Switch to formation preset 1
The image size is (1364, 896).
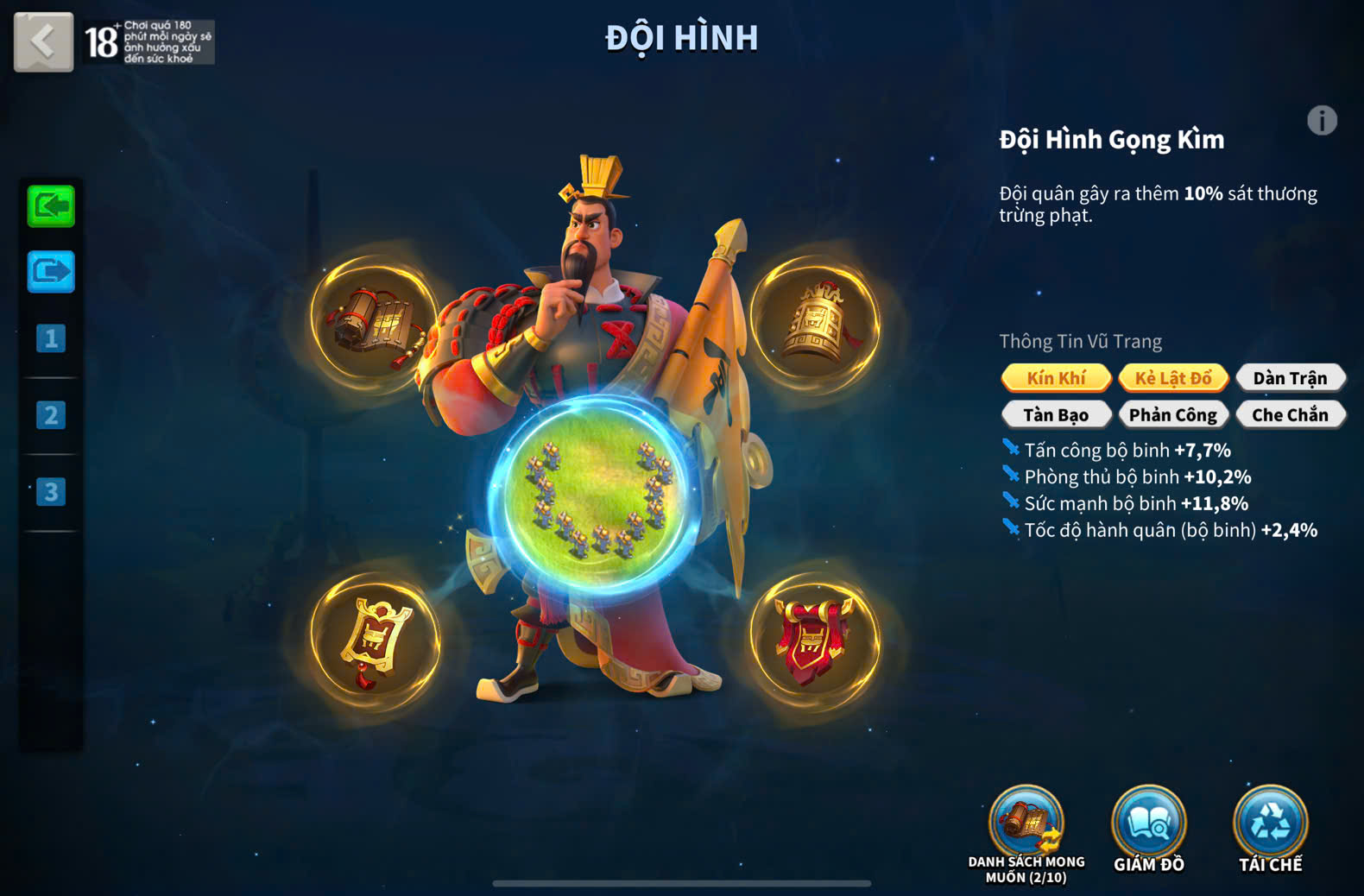51,338
